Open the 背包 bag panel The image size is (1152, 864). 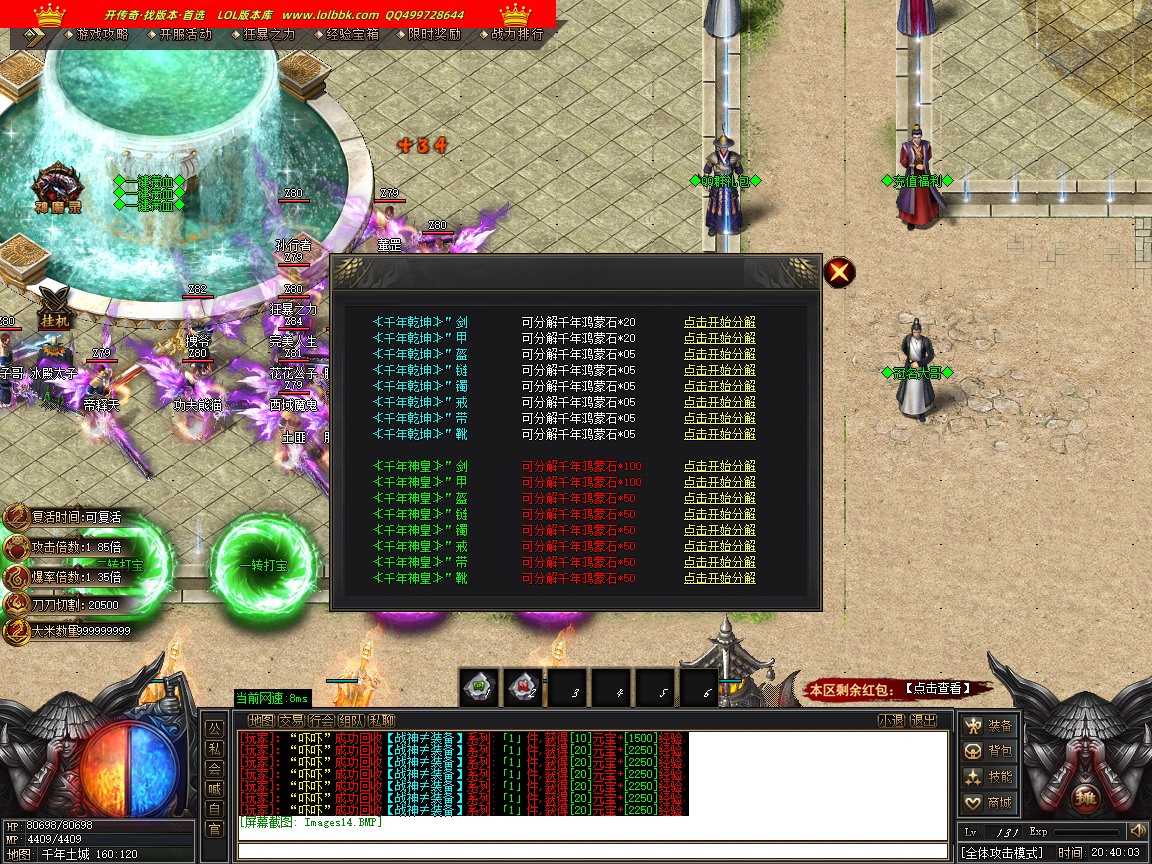988,751
